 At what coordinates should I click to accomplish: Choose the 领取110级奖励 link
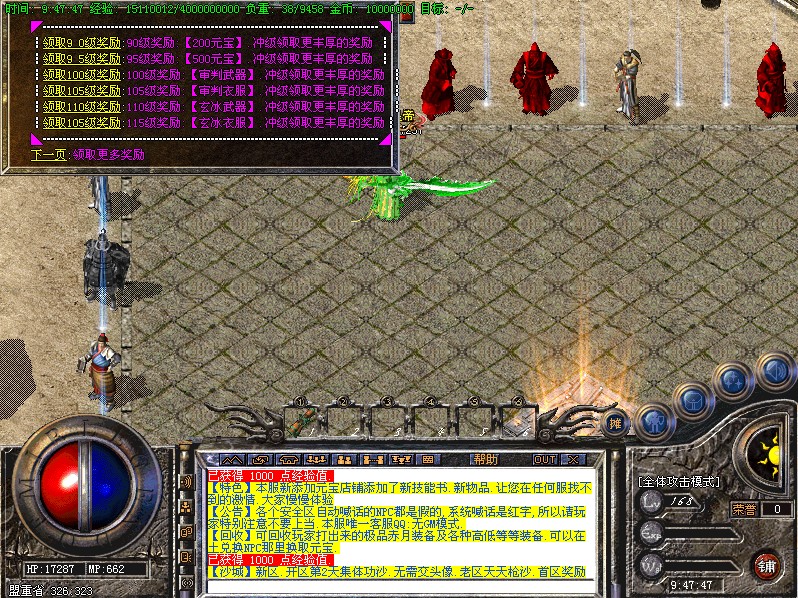click(82, 106)
